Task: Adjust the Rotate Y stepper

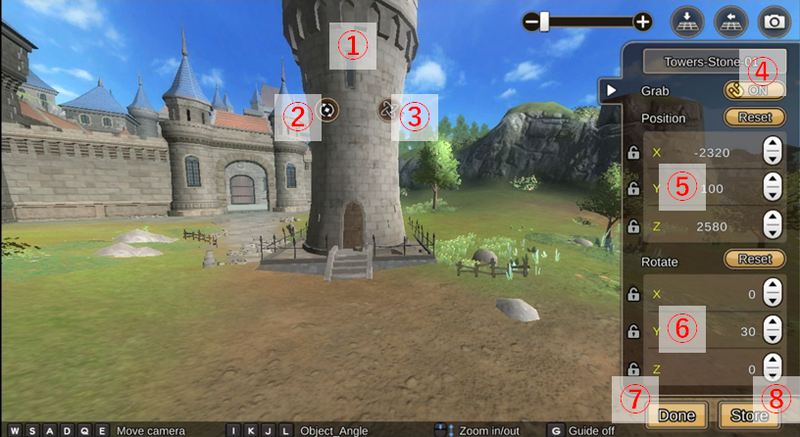Action: (x=771, y=330)
